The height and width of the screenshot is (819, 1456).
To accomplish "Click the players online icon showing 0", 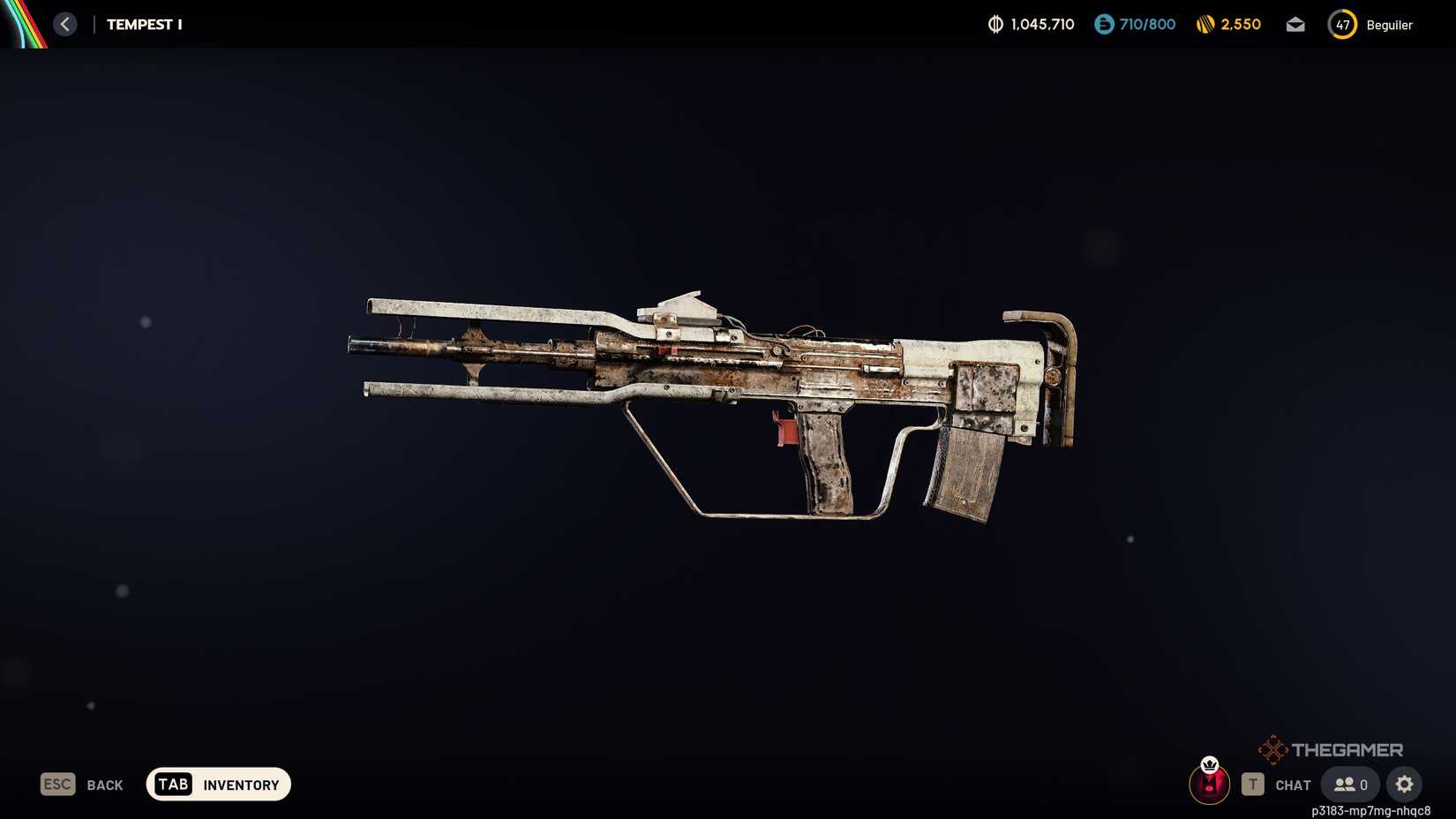I will tap(1349, 784).
